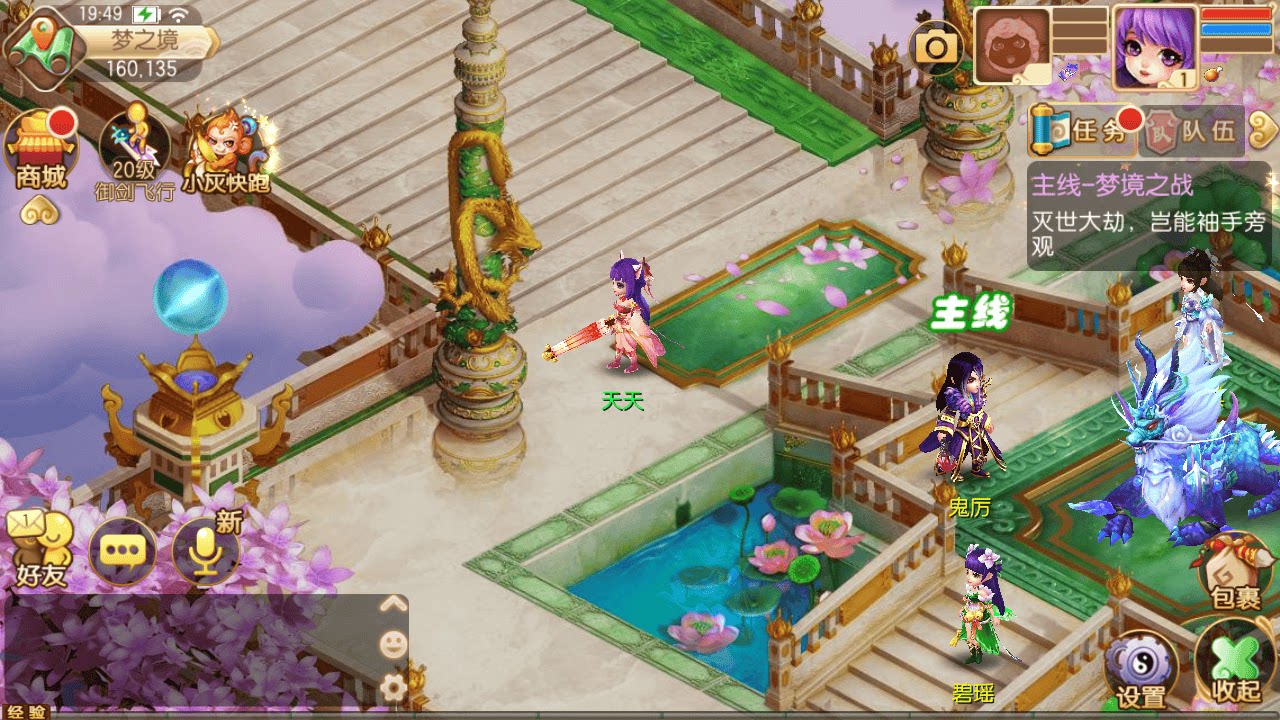Select the brown pet portrait

tap(1012, 47)
